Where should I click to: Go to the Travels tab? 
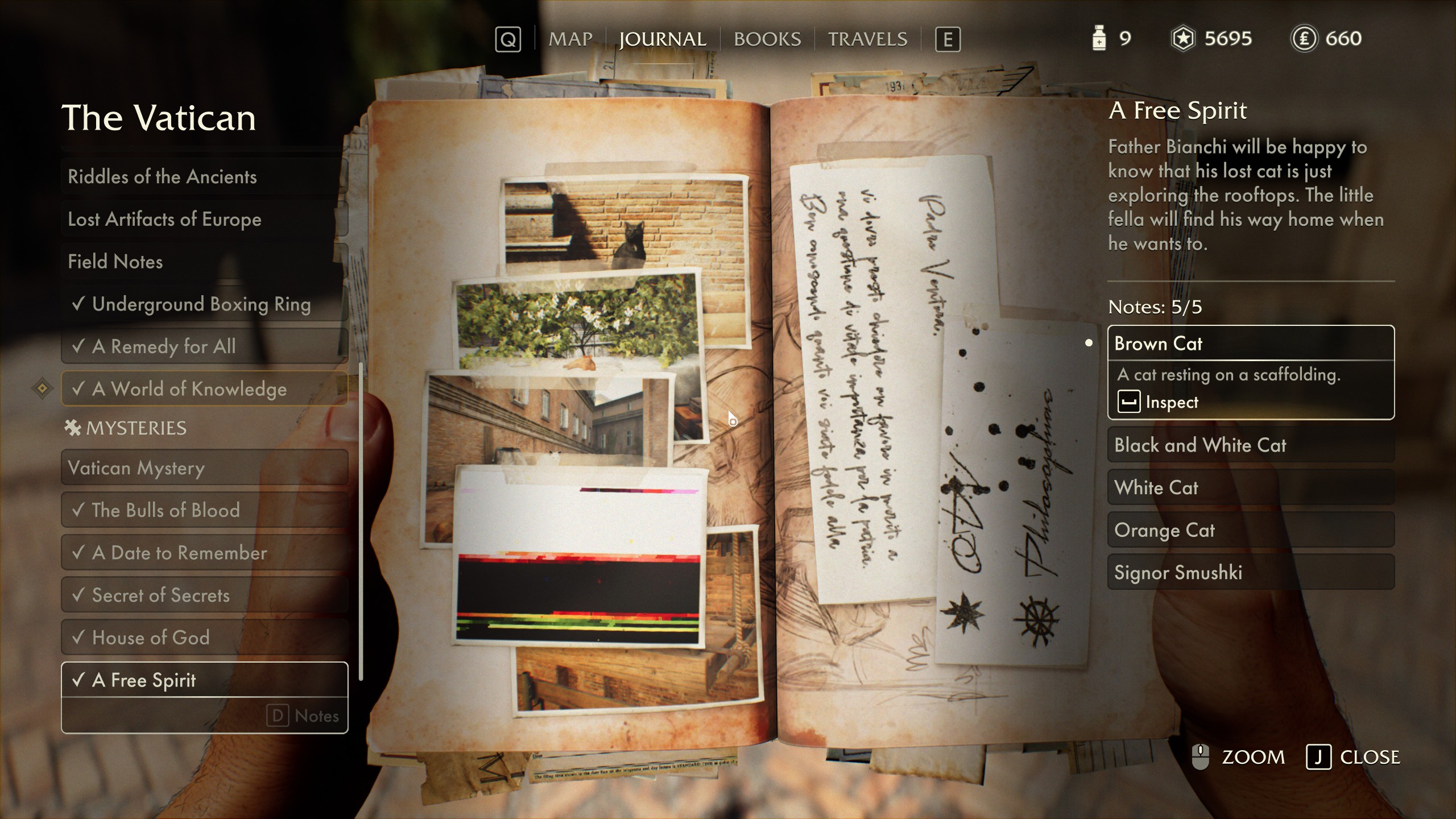pyautogui.click(x=867, y=39)
